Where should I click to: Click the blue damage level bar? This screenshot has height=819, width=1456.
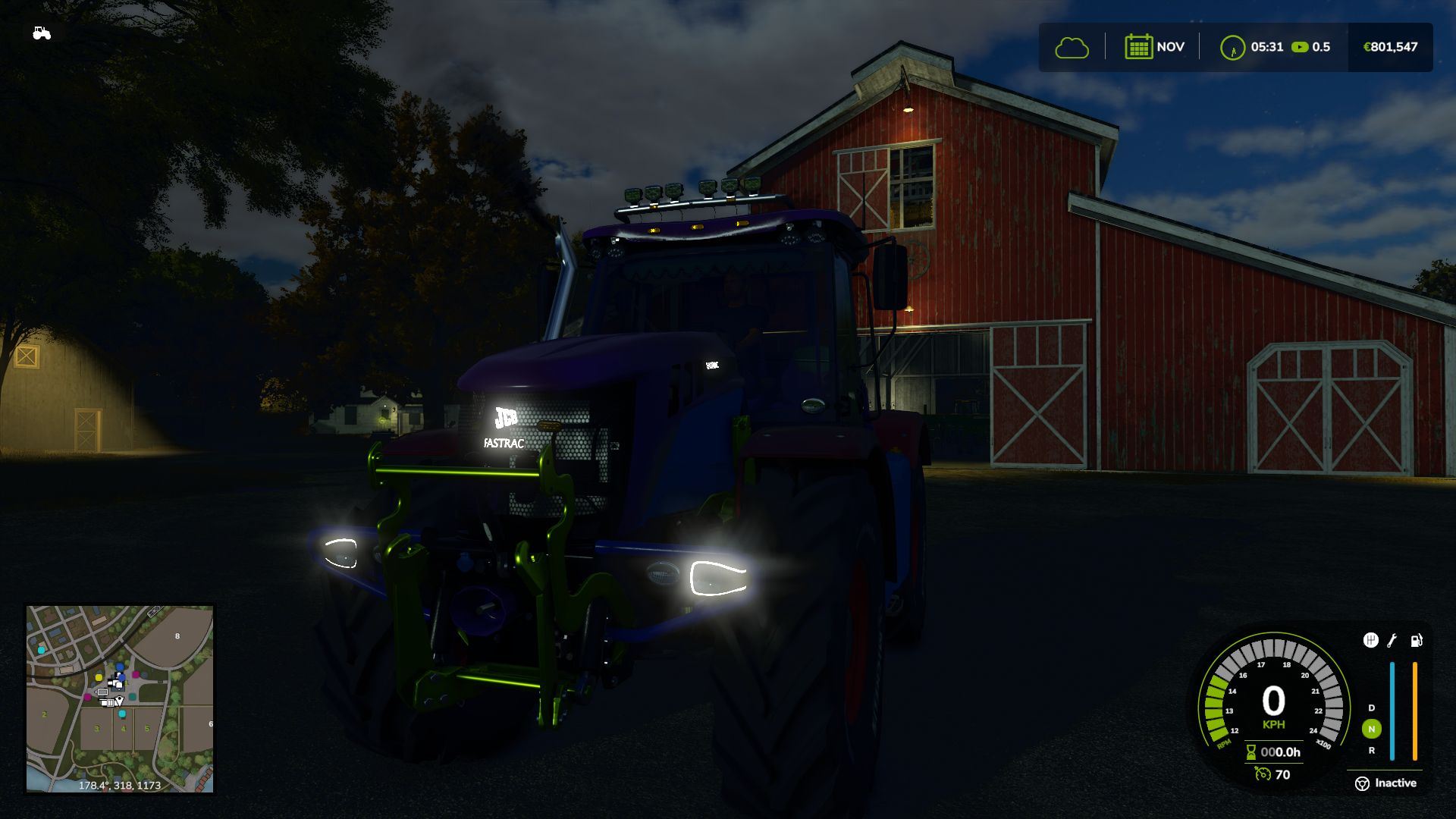(1392, 711)
